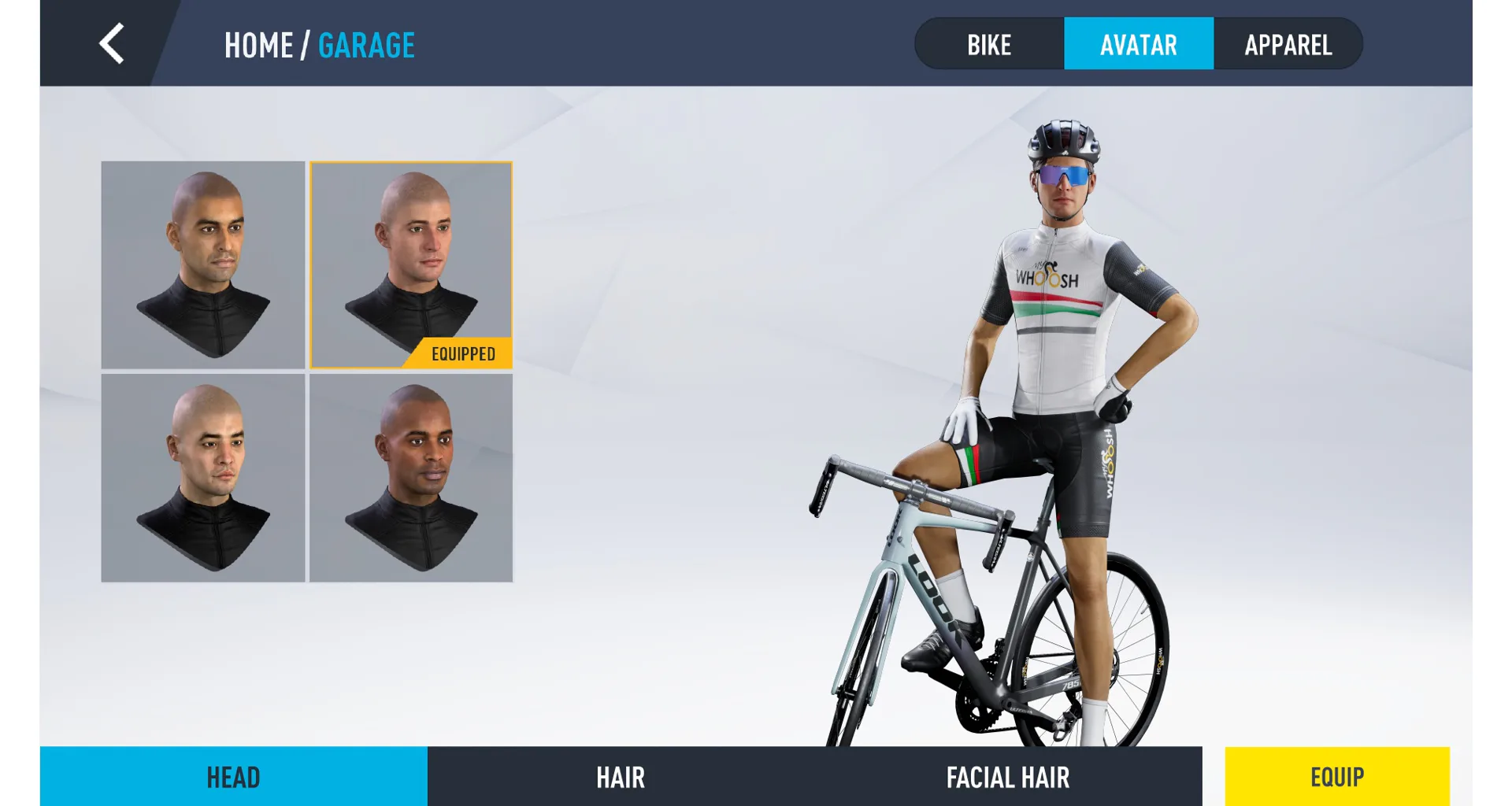This screenshot has height=806, width=1512.
Task: Choose the bottom-right dark-skinned head
Action: (x=411, y=478)
